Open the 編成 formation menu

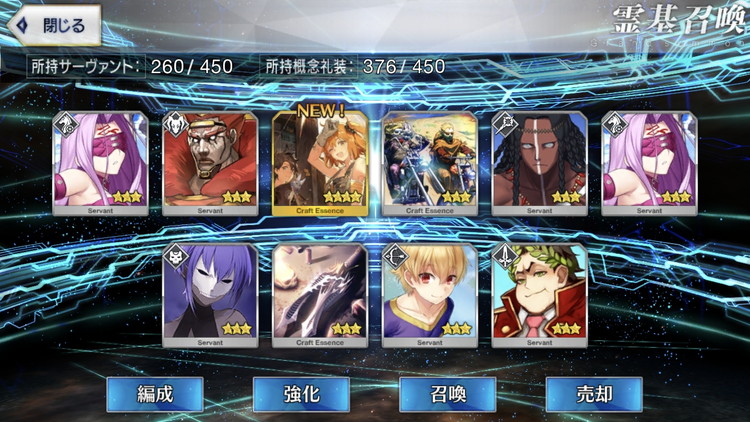click(x=155, y=394)
